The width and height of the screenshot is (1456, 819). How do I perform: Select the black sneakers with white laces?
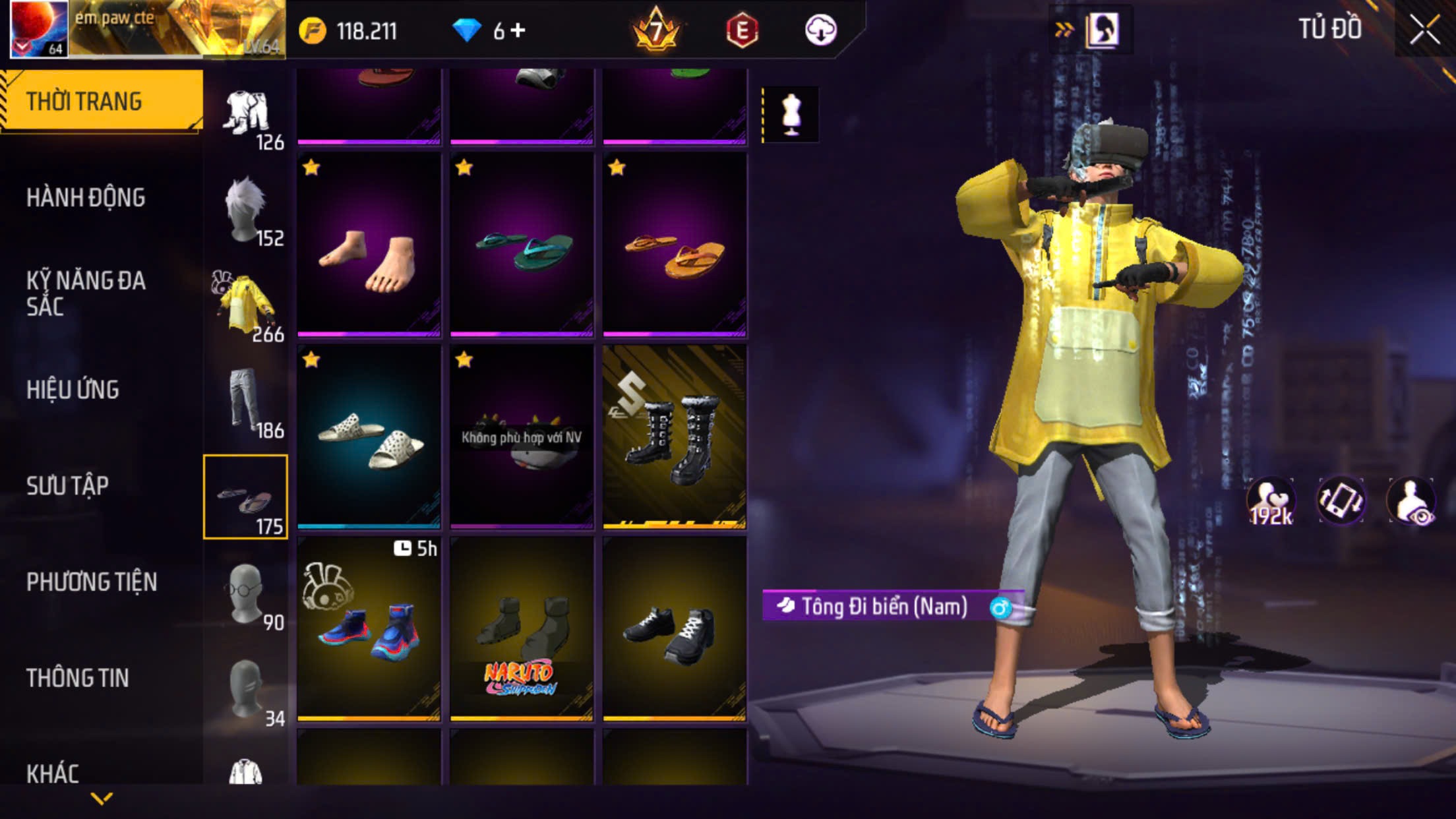coord(675,628)
